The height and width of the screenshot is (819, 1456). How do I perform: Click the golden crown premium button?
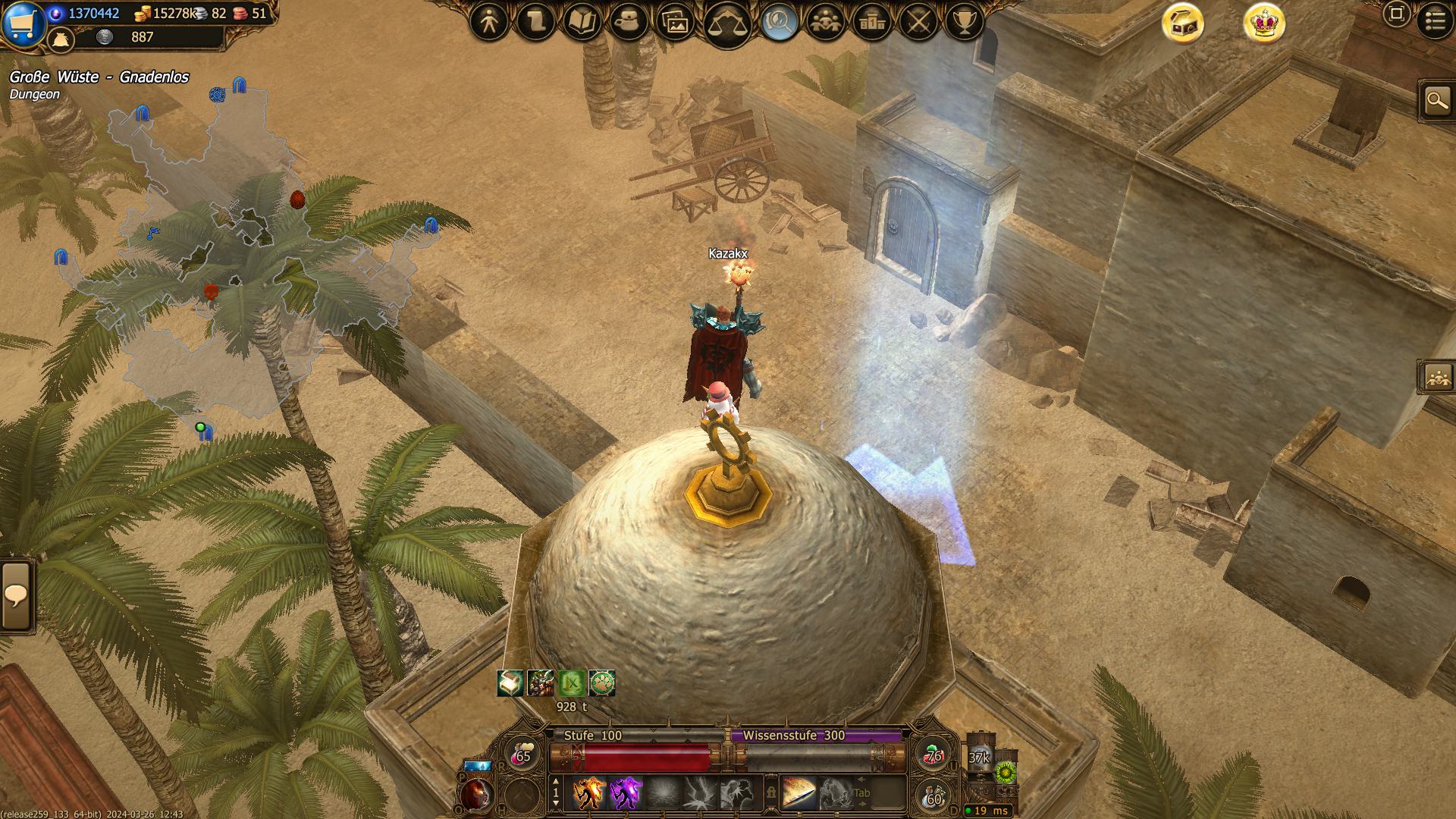(x=1264, y=24)
